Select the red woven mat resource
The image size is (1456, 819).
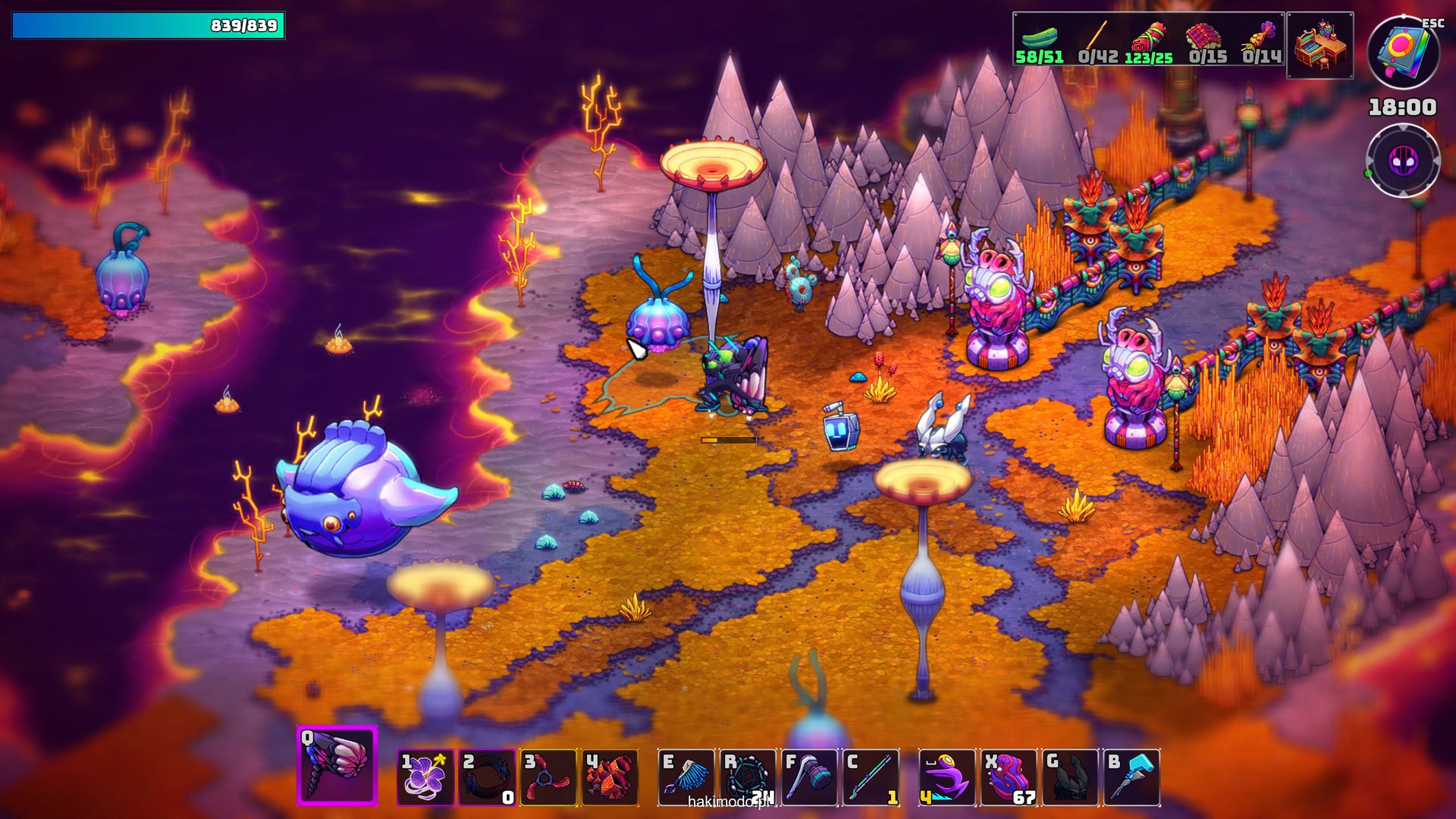(1205, 38)
